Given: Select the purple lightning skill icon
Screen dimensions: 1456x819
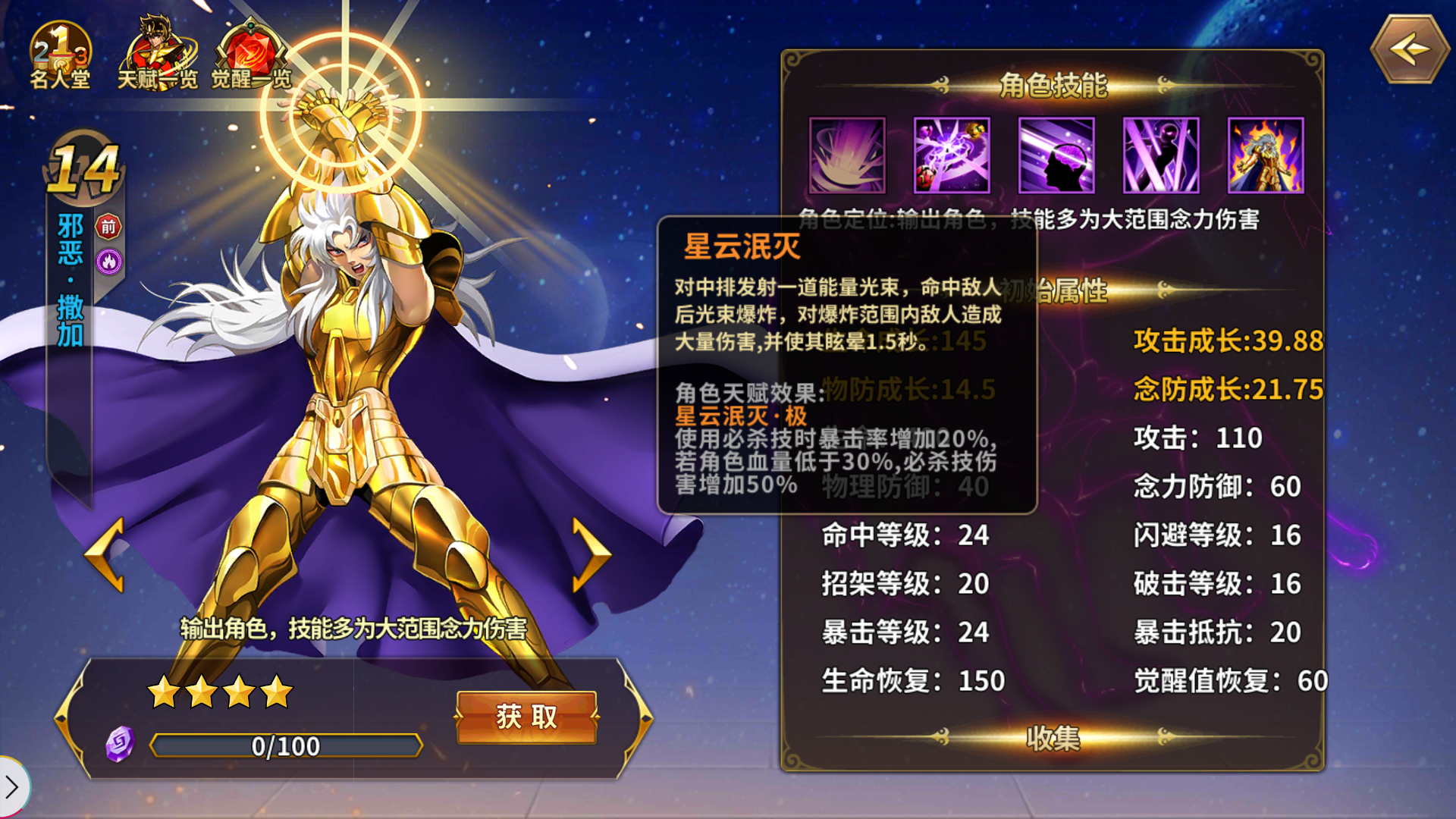Looking at the screenshot, I should [x=952, y=155].
